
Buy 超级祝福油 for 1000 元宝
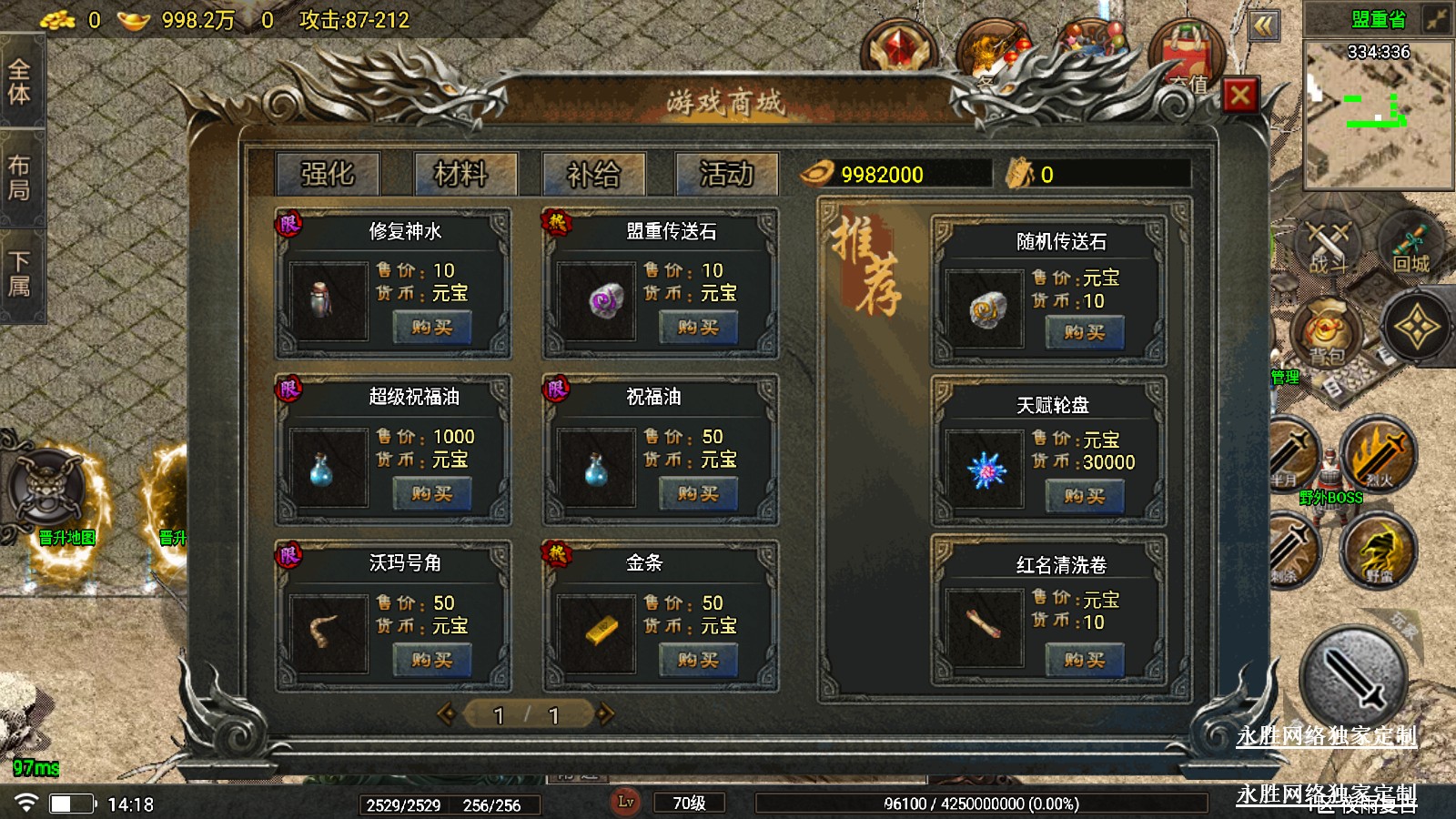click(x=431, y=494)
